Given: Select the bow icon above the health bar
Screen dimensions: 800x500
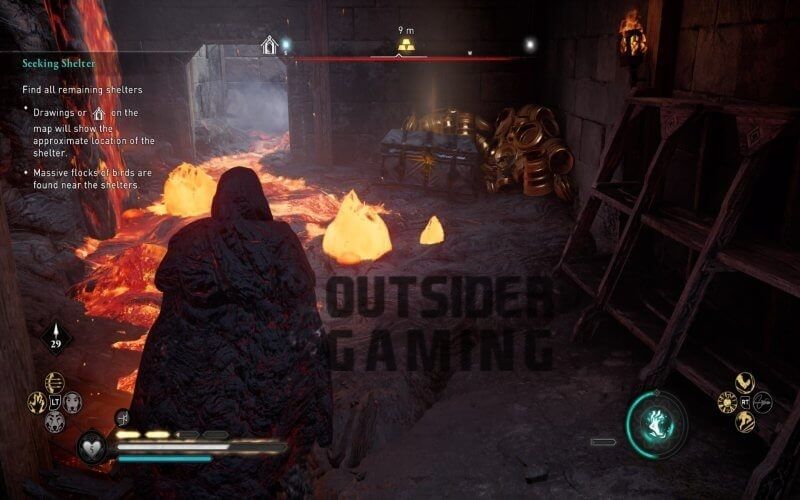Looking at the screenshot, I should click(122, 419).
